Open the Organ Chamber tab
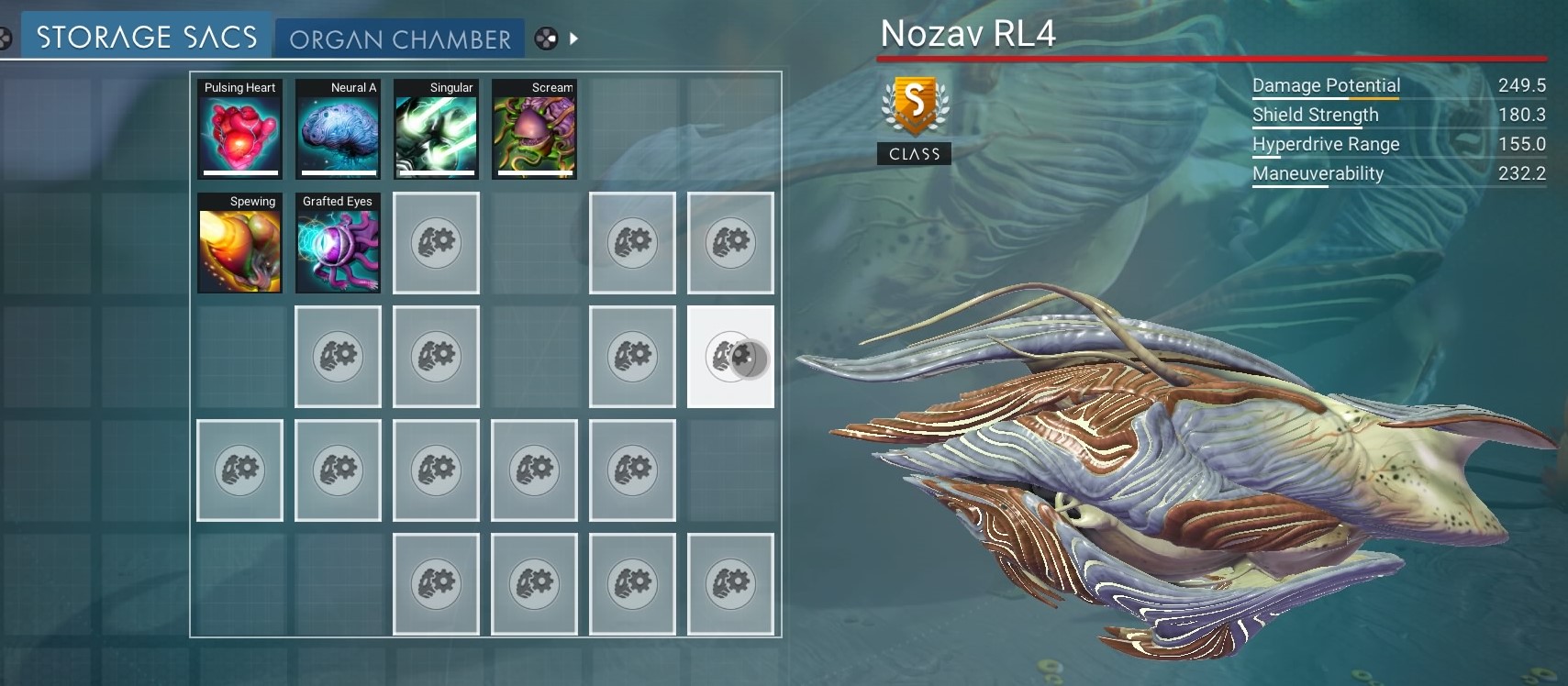Viewport: 1568px width, 686px height. pyautogui.click(x=400, y=39)
